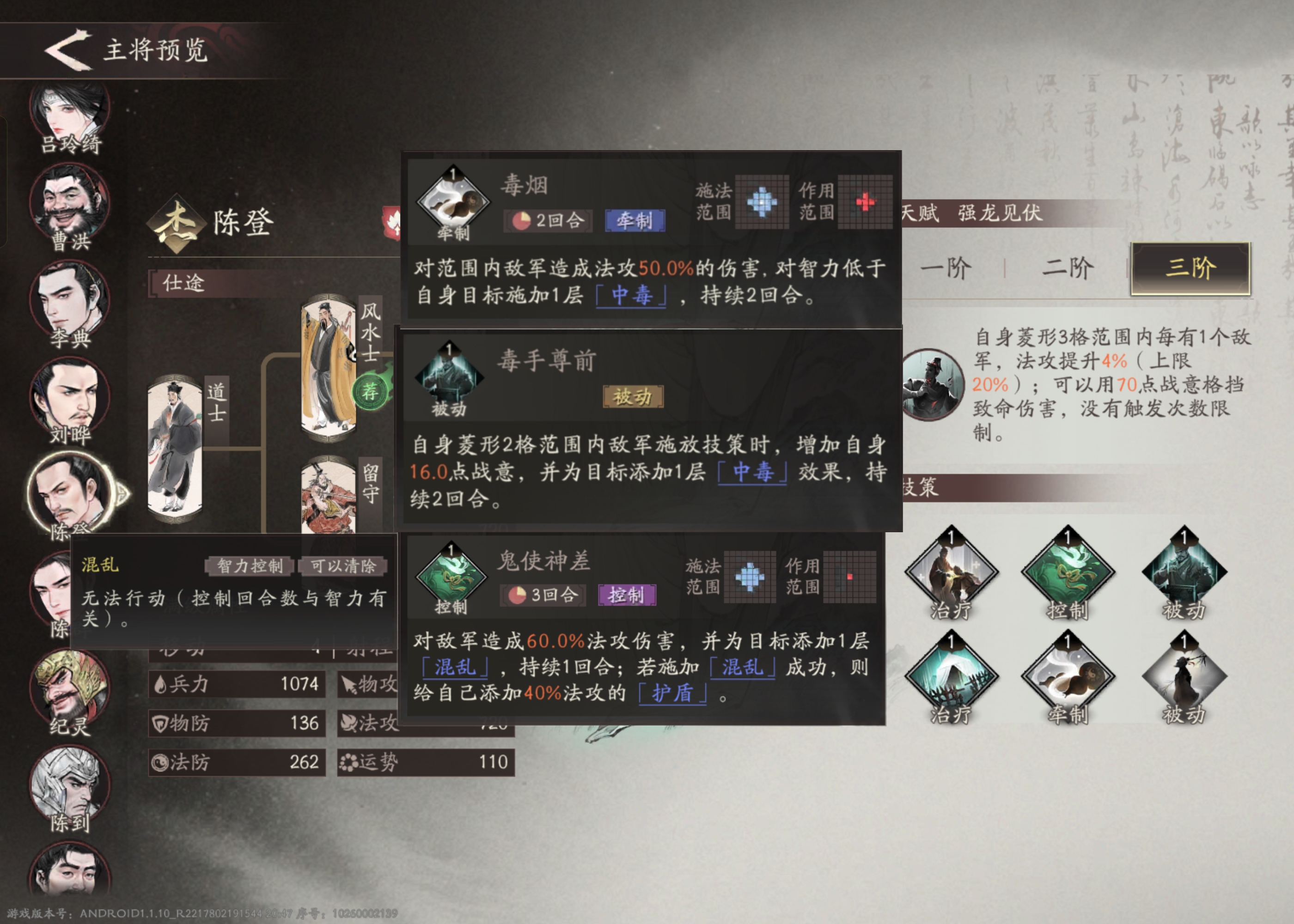Open the 毒手尊前 passive skill icon
The height and width of the screenshot is (924, 1294).
click(450, 378)
